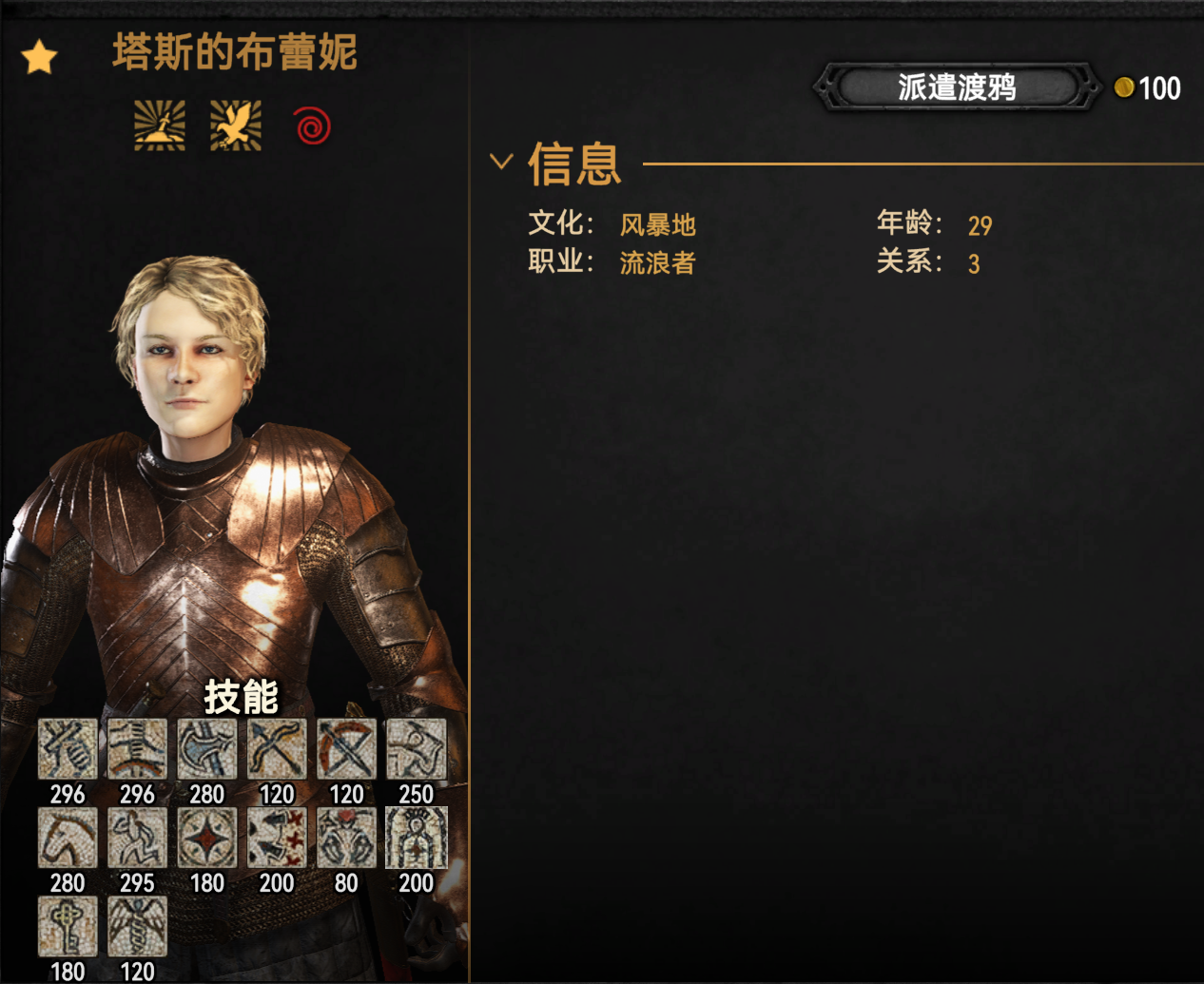Image resolution: width=1204 pixels, height=984 pixels.
Task: Select the eagle trait icon
Action: tap(235, 125)
